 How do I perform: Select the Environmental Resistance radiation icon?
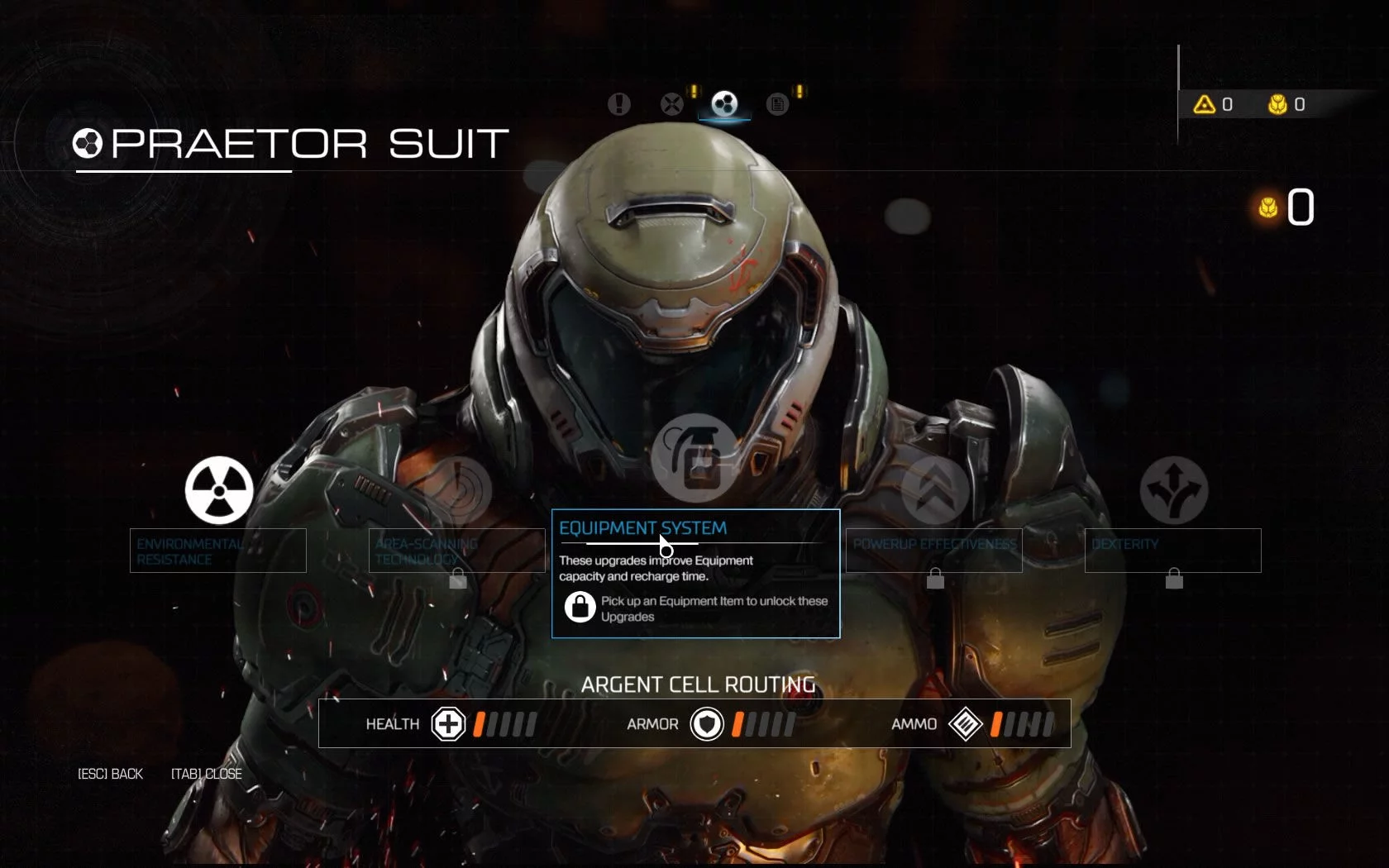[x=219, y=490]
